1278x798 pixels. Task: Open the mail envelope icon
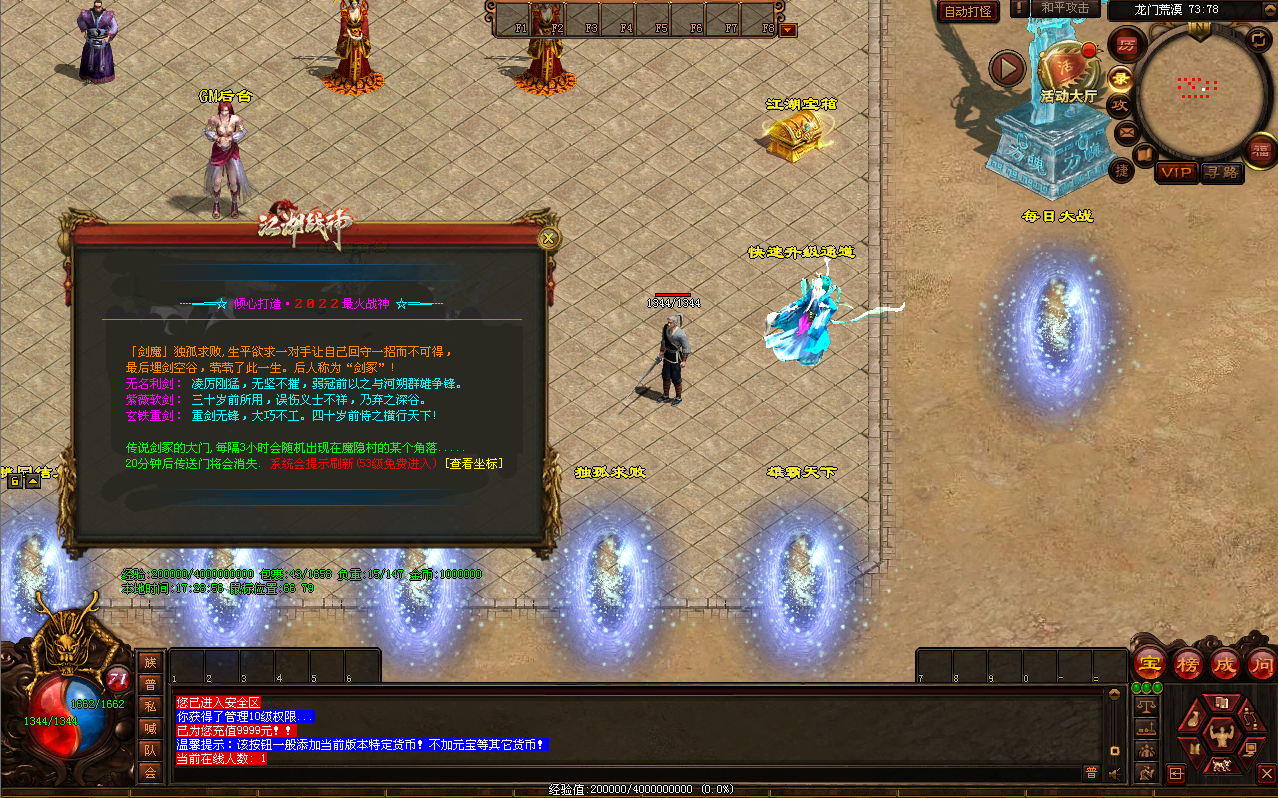coord(1126,132)
